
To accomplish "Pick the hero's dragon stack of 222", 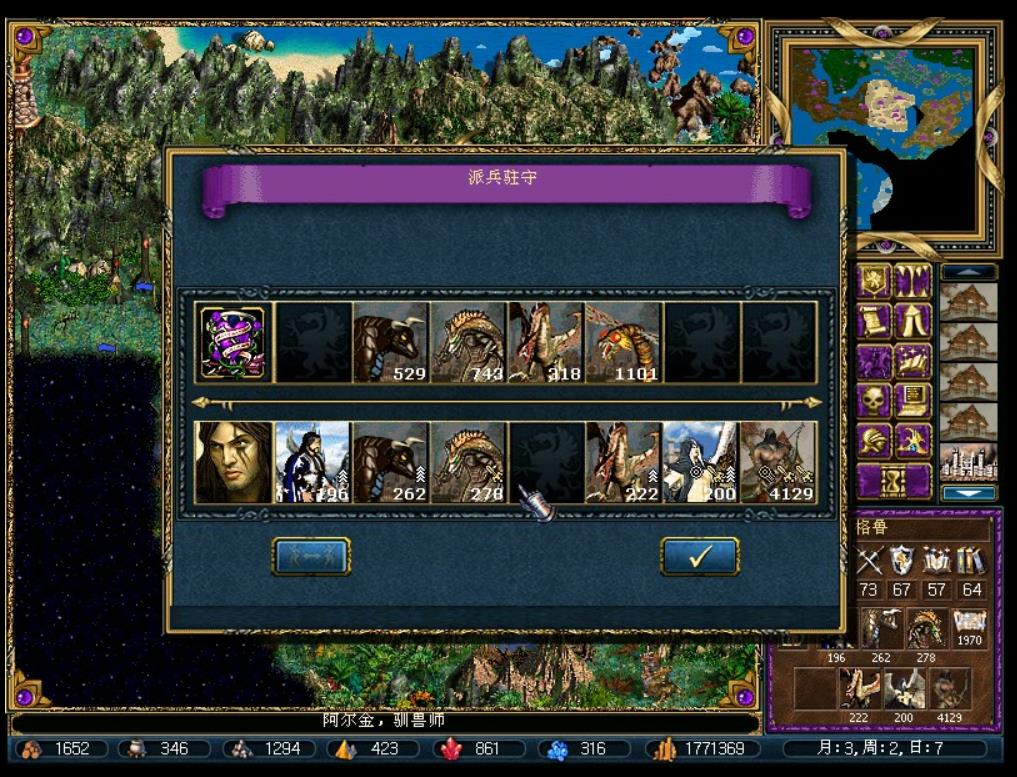I will [623, 462].
